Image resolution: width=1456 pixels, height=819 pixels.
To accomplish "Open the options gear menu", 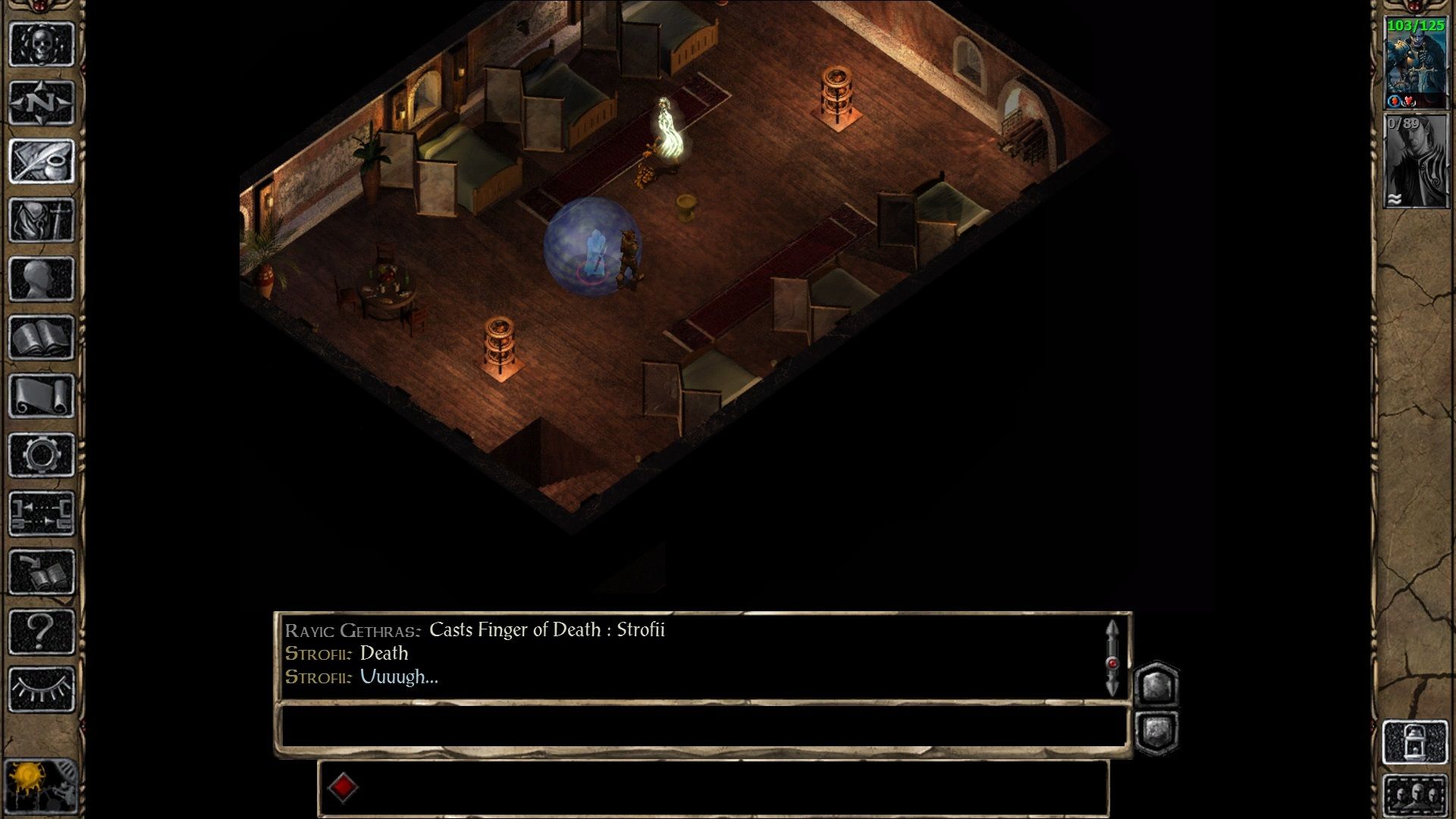I will point(42,455).
